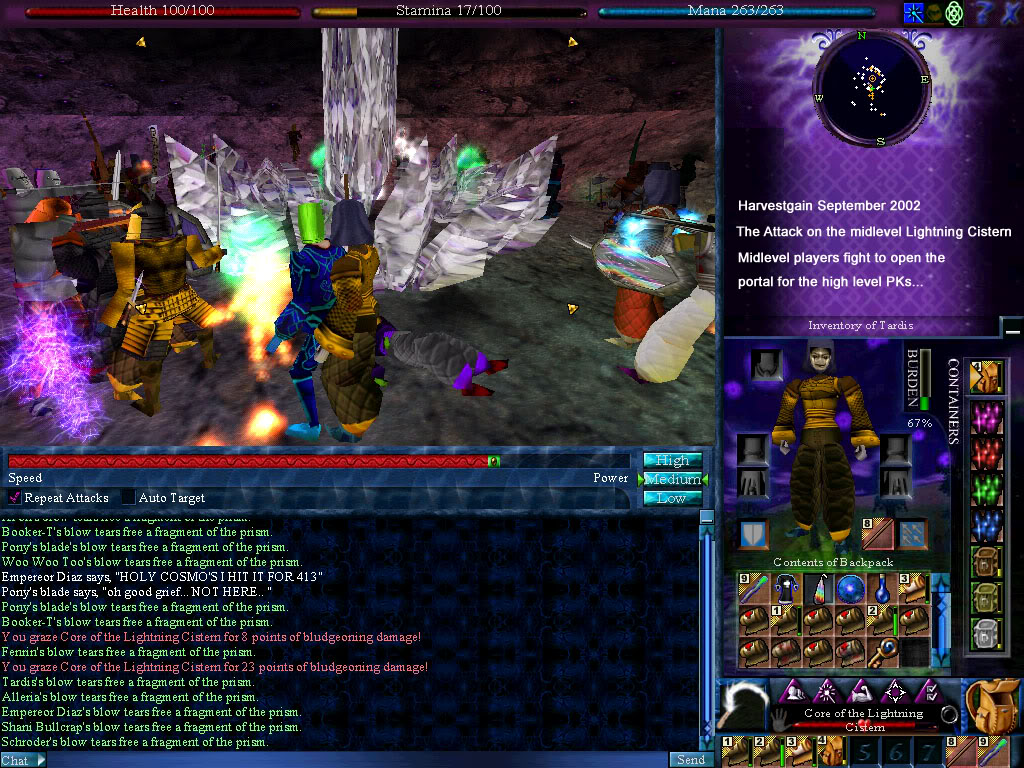
Task: Enable the Auto Target checkbox
Action: coord(128,498)
